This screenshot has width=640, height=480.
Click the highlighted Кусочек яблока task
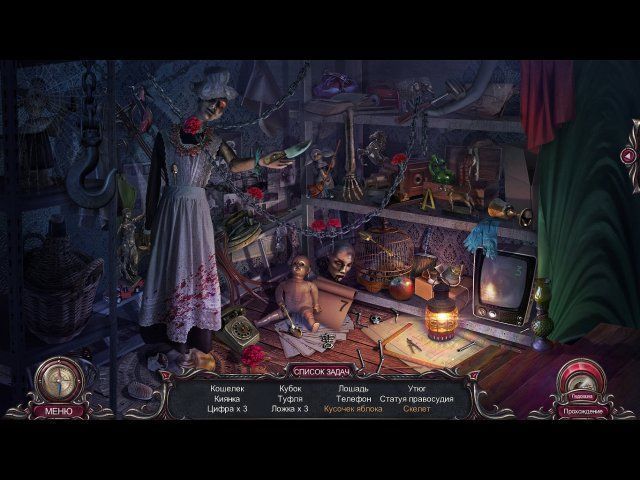[x=352, y=410]
